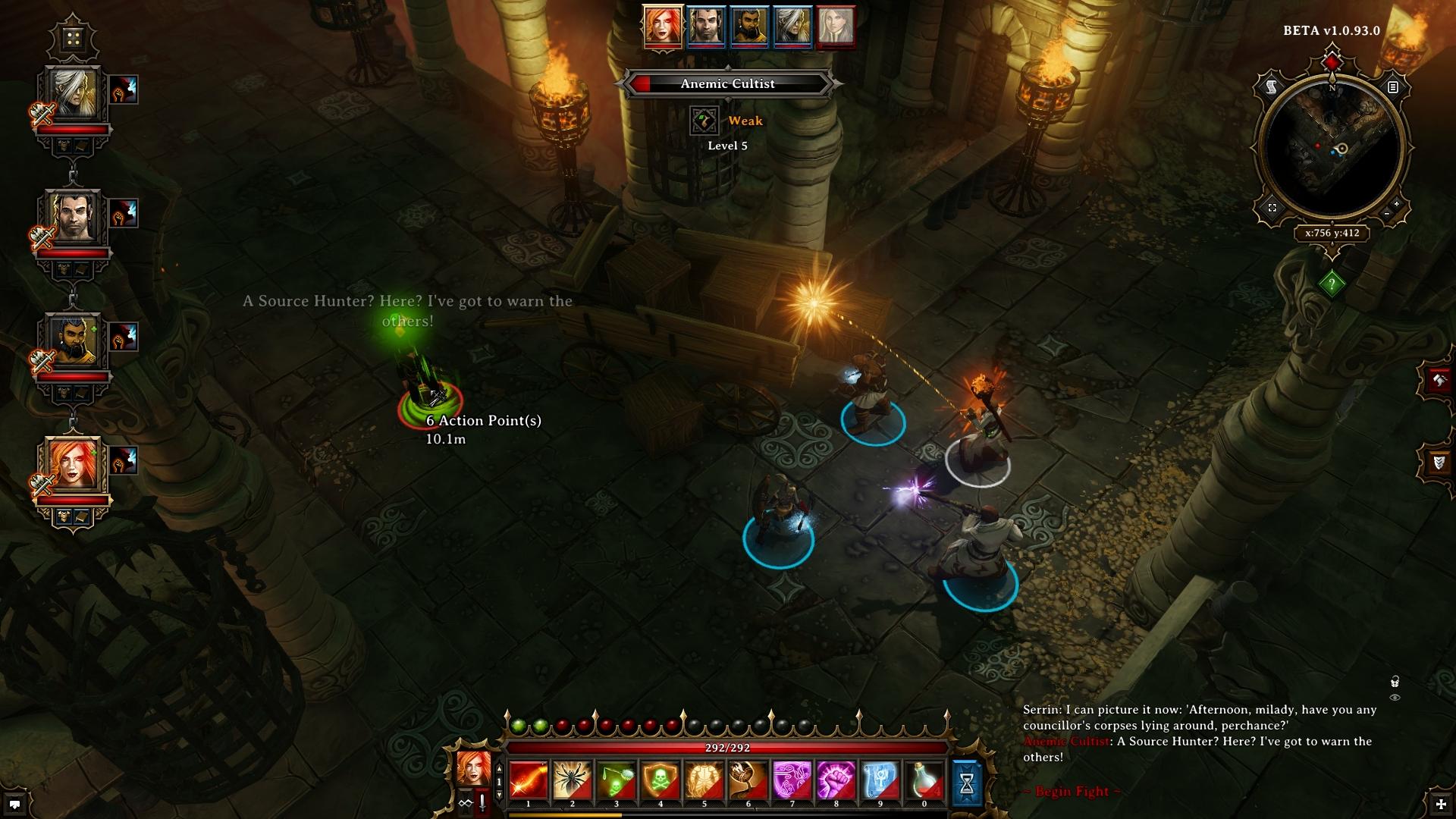The image size is (1456, 819).
Task: Activate the purple fist skill
Action: 836,780
